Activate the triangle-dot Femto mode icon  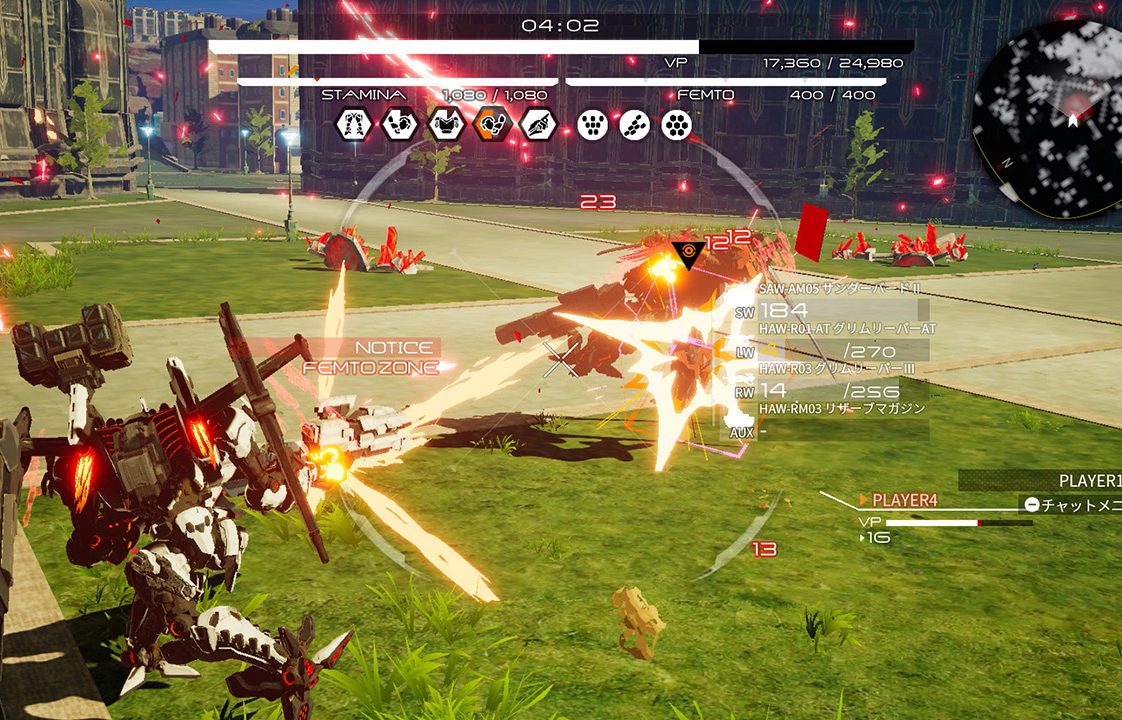tap(592, 124)
